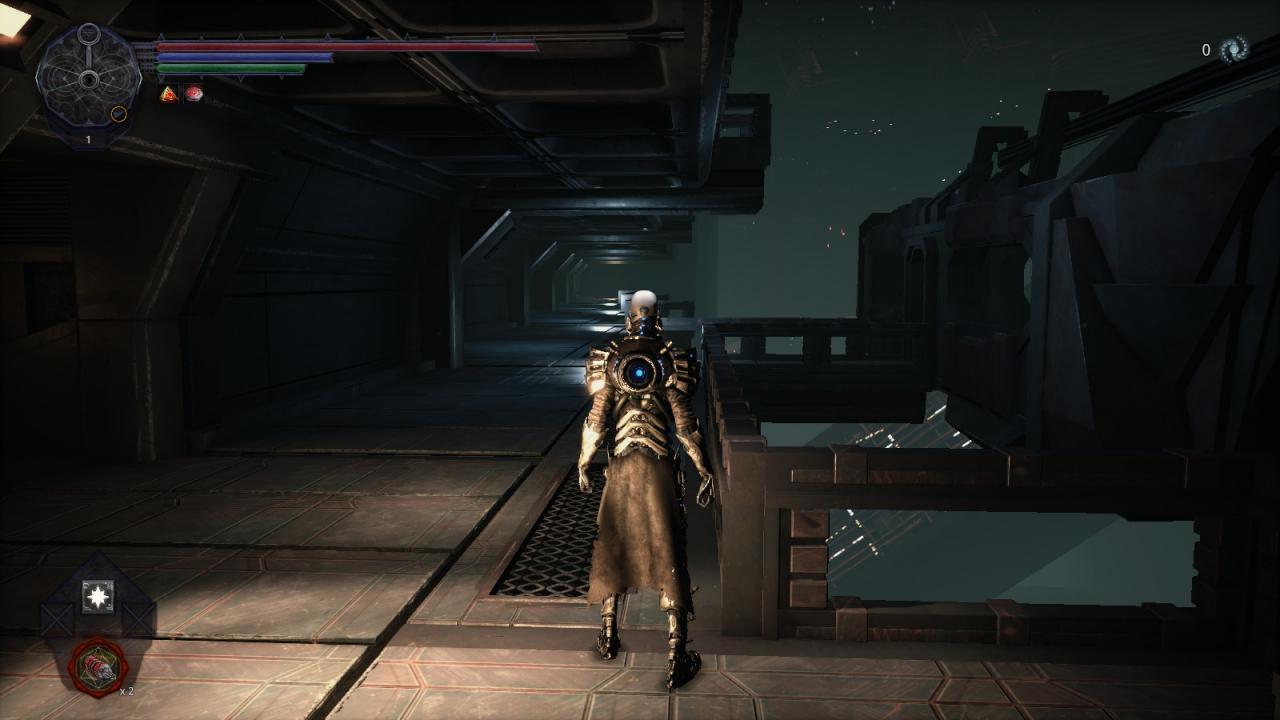Screen dimensions: 1280x720
Task: Click the blue swirl currency icon
Action: click(1234, 49)
